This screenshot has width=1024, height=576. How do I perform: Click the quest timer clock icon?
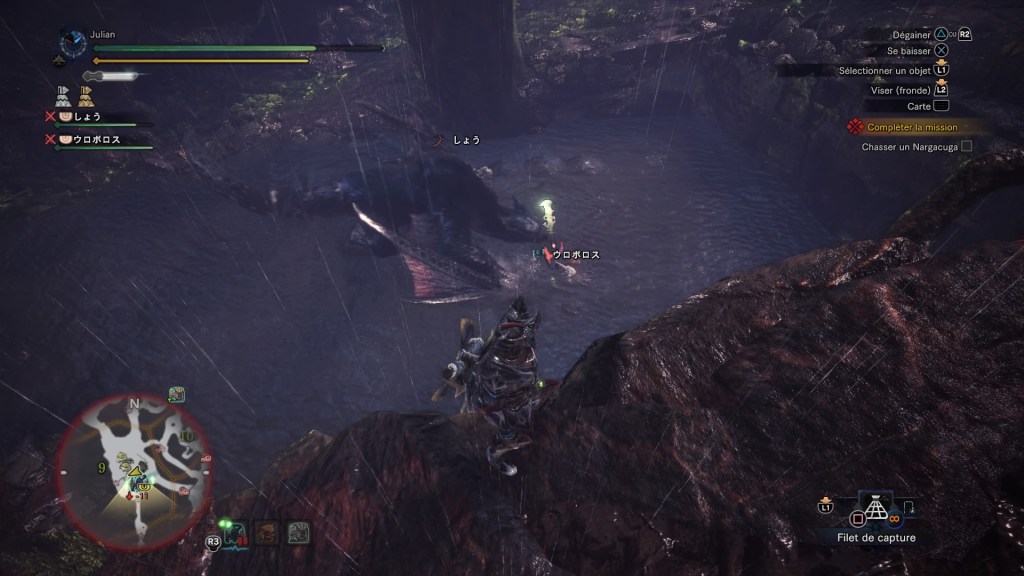click(72, 43)
